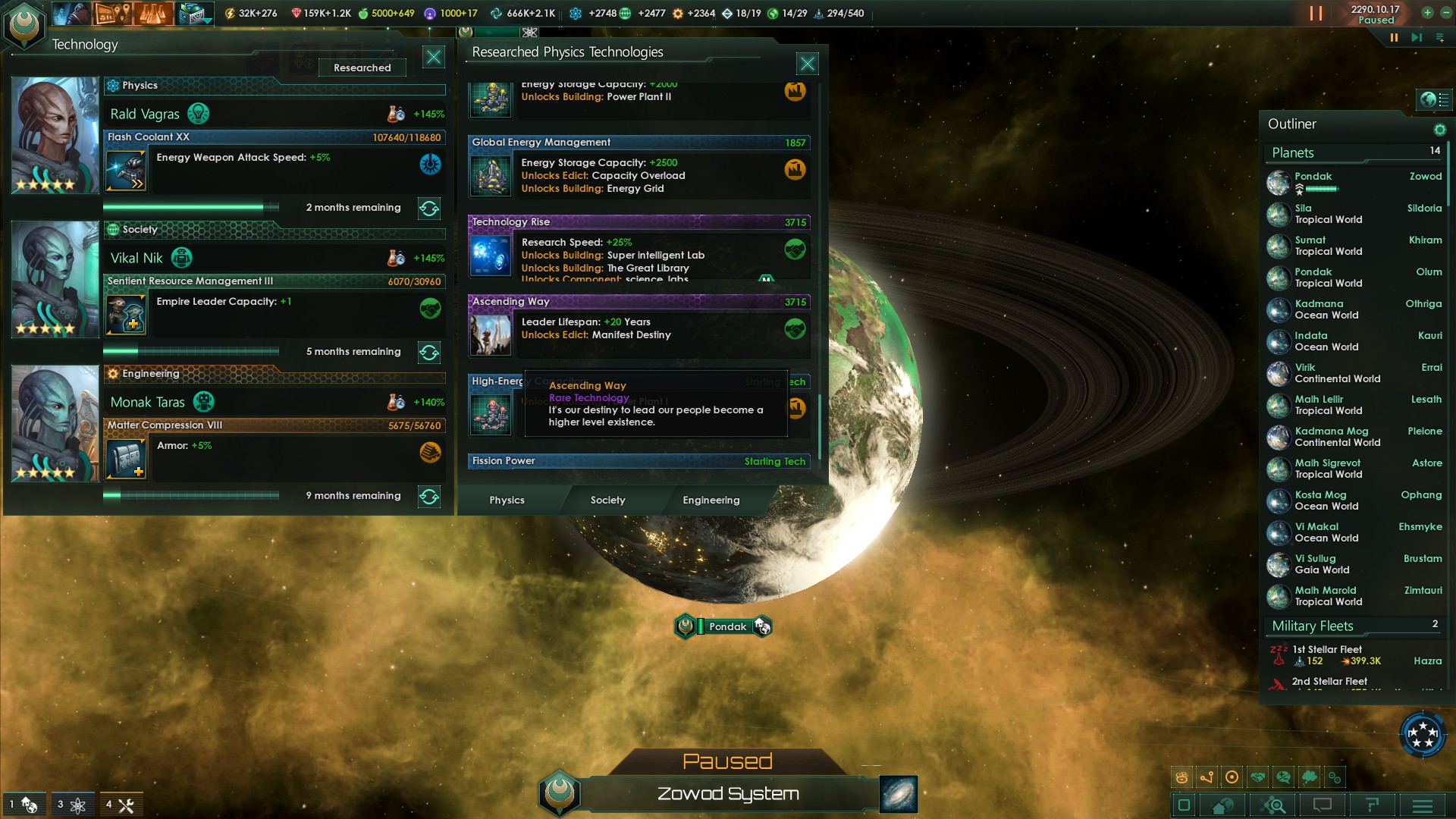Close Researched Physics Technologies window
The width and height of the screenshot is (1456, 819).
(x=807, y=64)
